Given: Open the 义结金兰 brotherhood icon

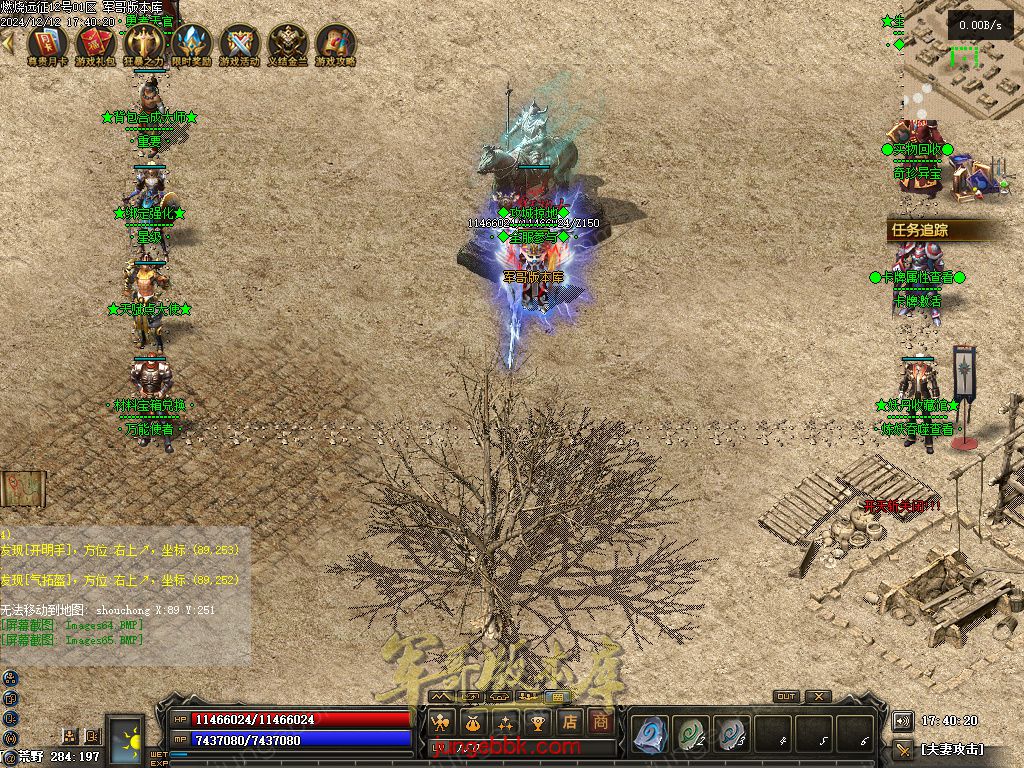Looking at the screenshot, I should [288, 43].
